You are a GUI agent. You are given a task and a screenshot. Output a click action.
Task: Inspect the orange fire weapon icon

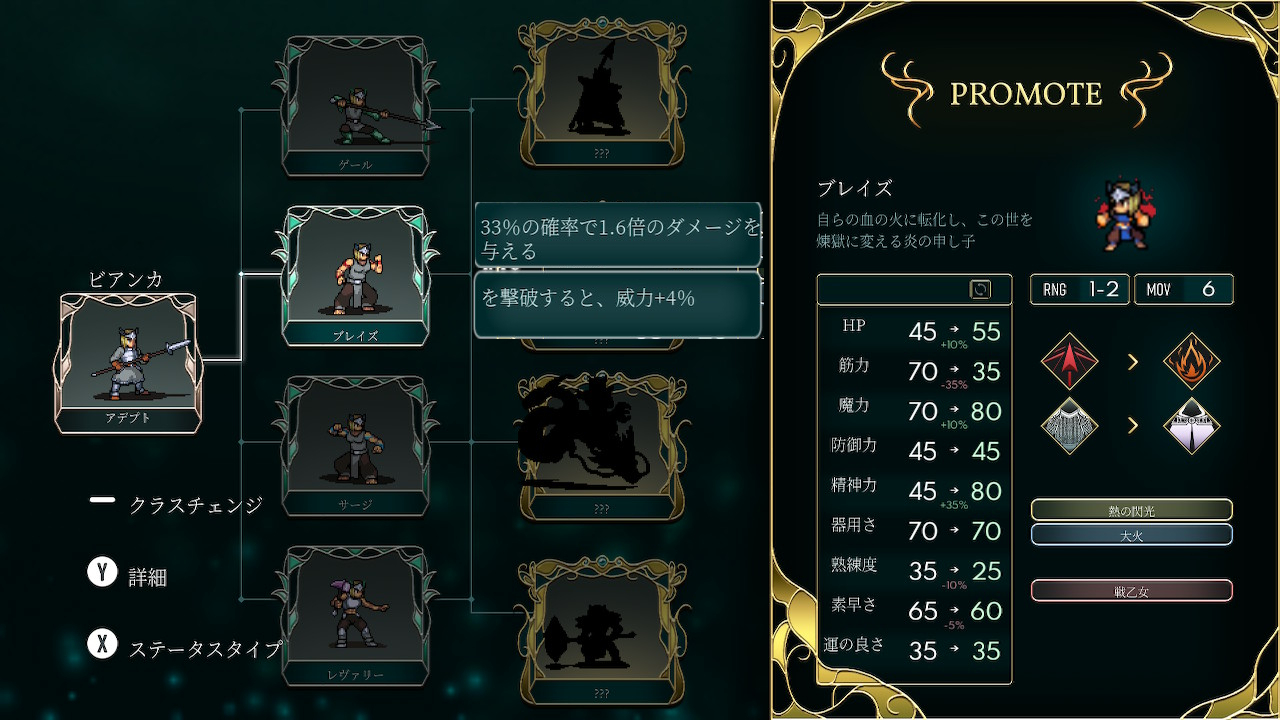(1192, 361)
